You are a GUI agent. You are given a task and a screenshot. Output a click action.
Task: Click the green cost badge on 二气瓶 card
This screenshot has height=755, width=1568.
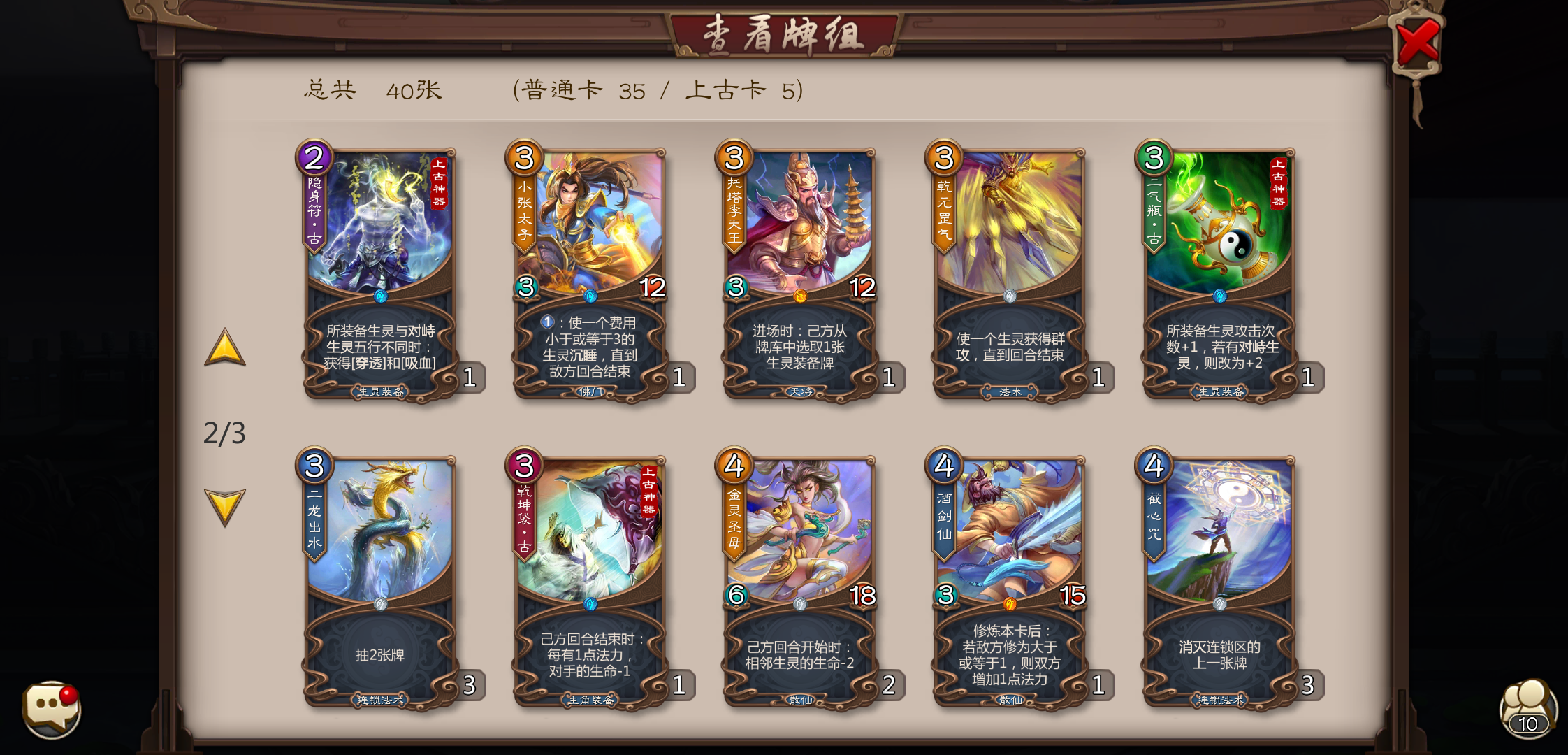click(x=1156, y=158)
